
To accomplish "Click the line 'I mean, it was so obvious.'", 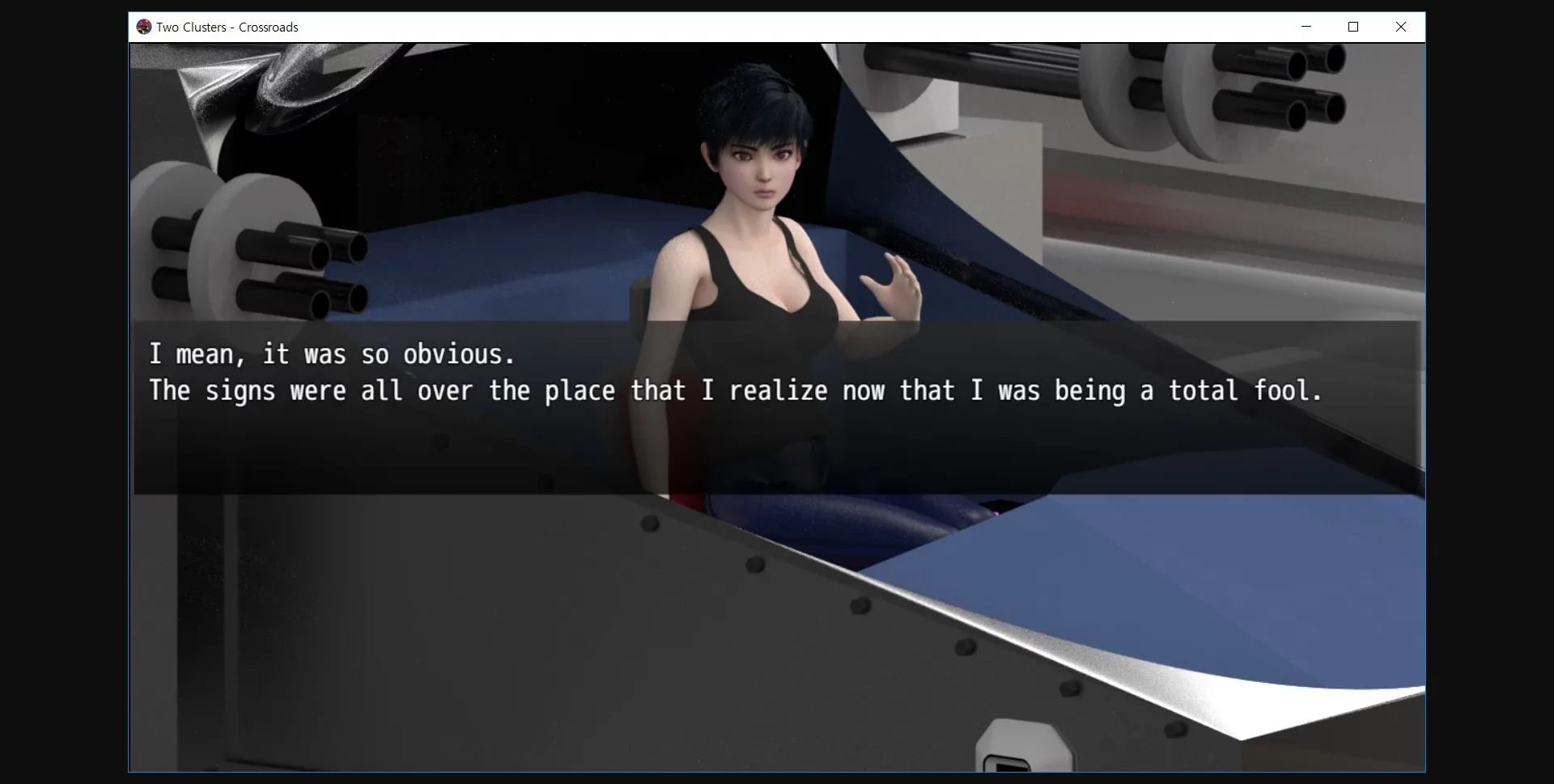I will click(332, 354).
